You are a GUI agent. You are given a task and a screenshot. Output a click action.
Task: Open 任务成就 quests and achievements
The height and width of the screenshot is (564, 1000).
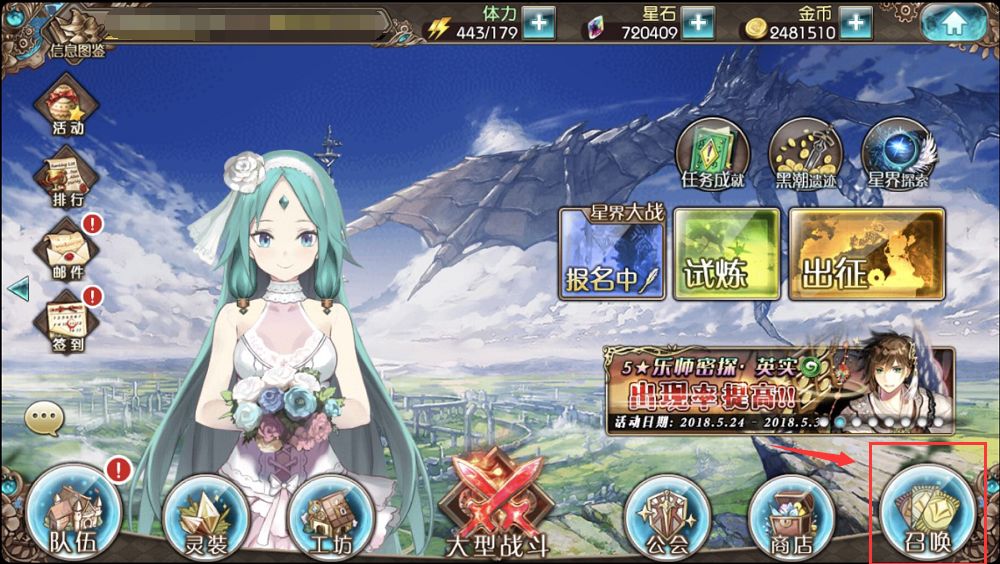(712, 155)
